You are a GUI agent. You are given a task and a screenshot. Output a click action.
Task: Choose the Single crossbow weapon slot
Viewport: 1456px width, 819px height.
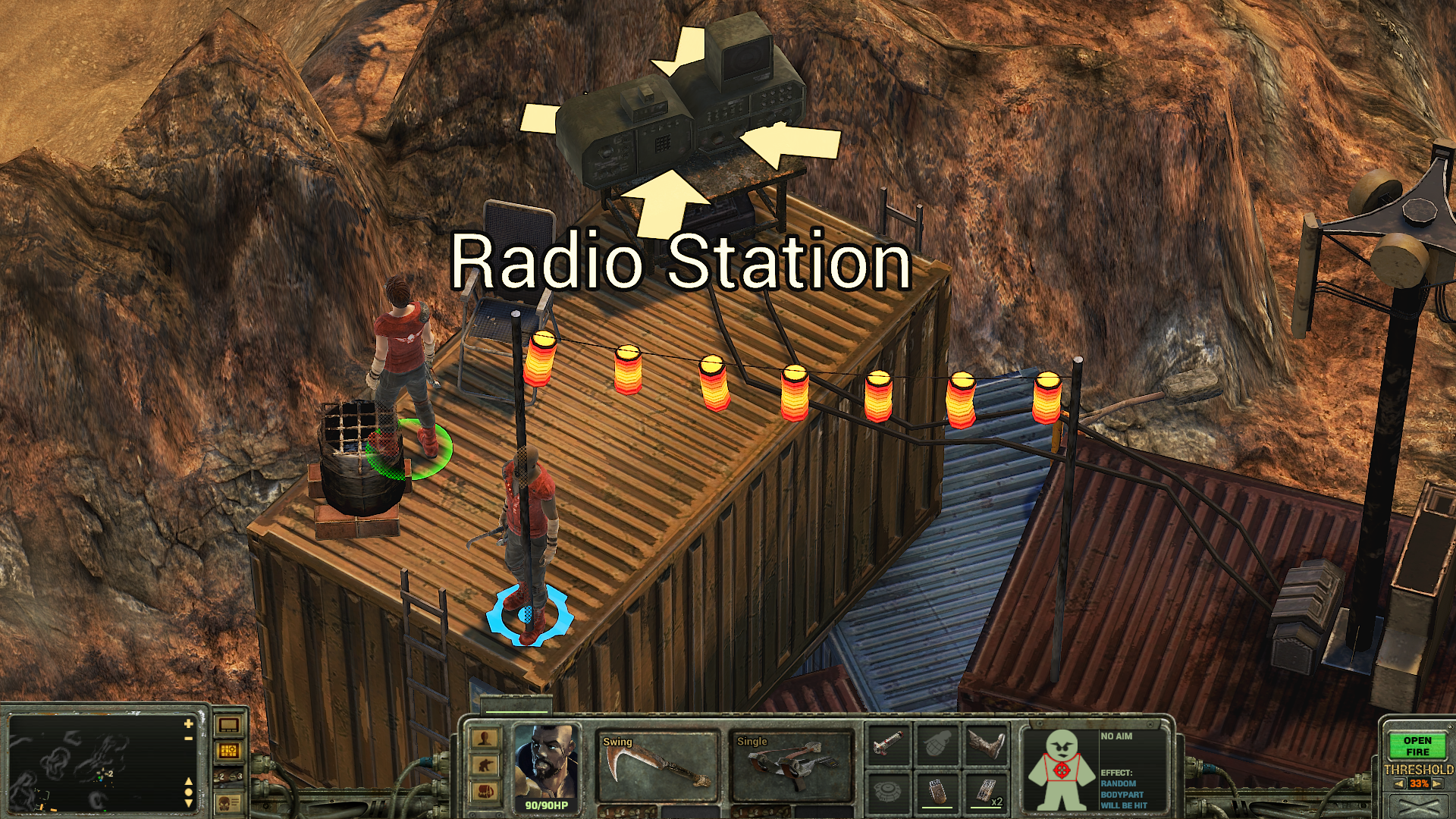(790, 766)
